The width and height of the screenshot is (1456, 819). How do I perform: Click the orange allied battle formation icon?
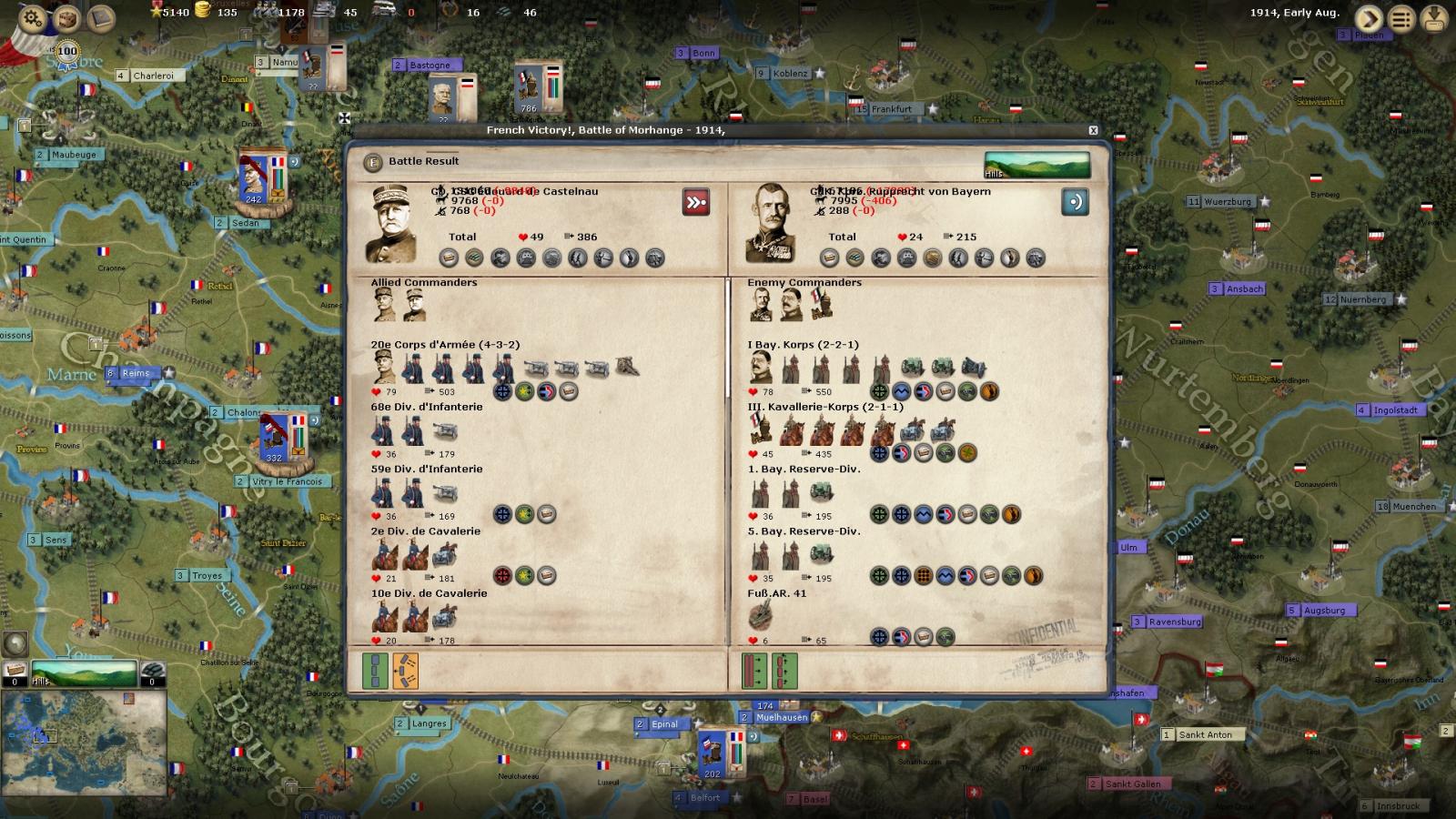406,672
